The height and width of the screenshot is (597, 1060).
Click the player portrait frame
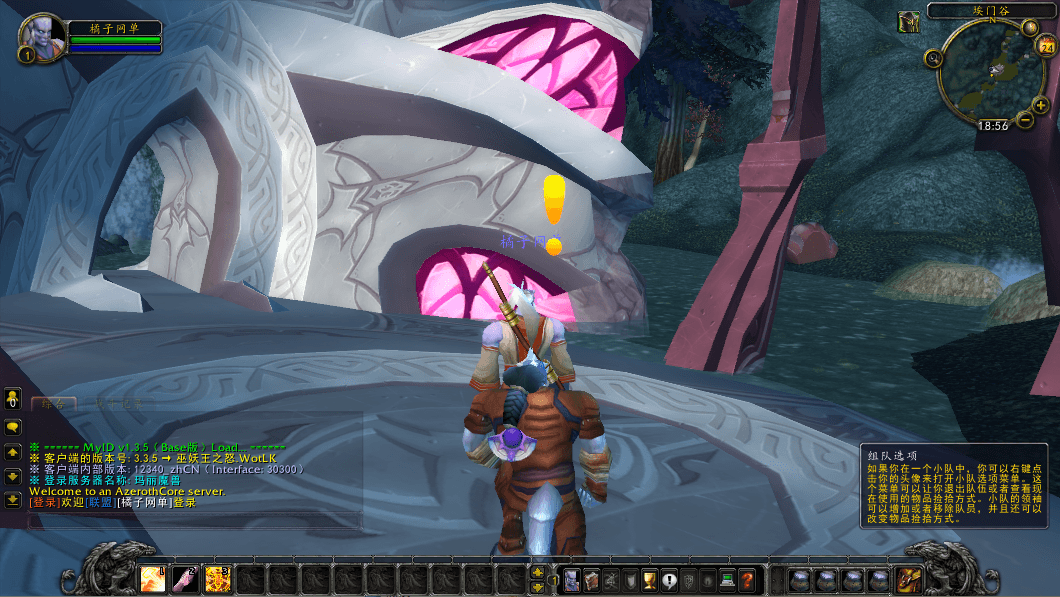point(41,37)
